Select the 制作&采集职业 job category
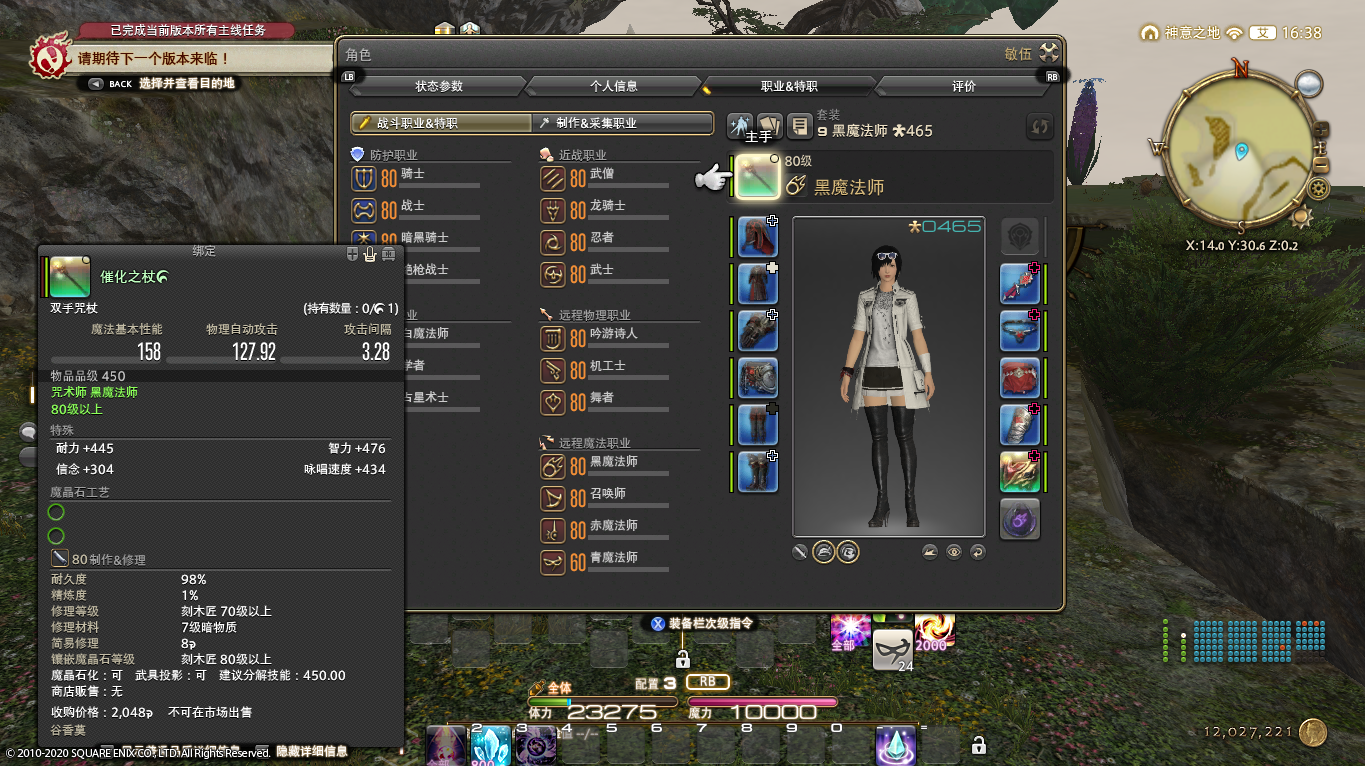This screenshot has height=766, width=1365. [622, 123]
